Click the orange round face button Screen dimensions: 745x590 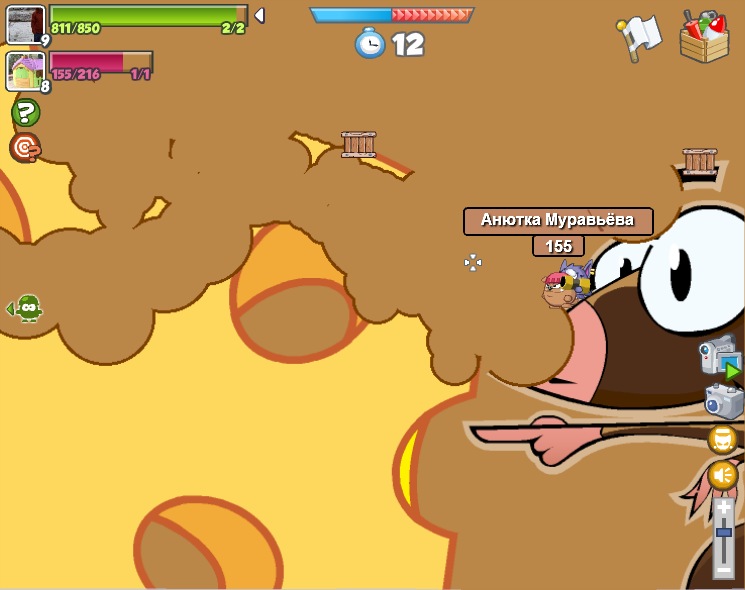point(723,439)
